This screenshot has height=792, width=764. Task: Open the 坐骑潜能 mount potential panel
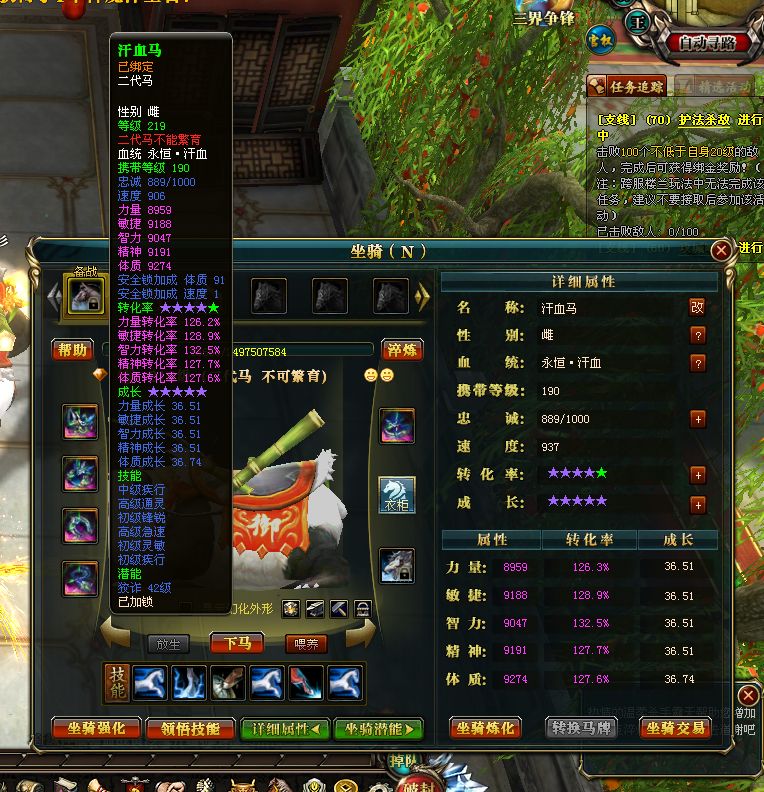(379, 729)
